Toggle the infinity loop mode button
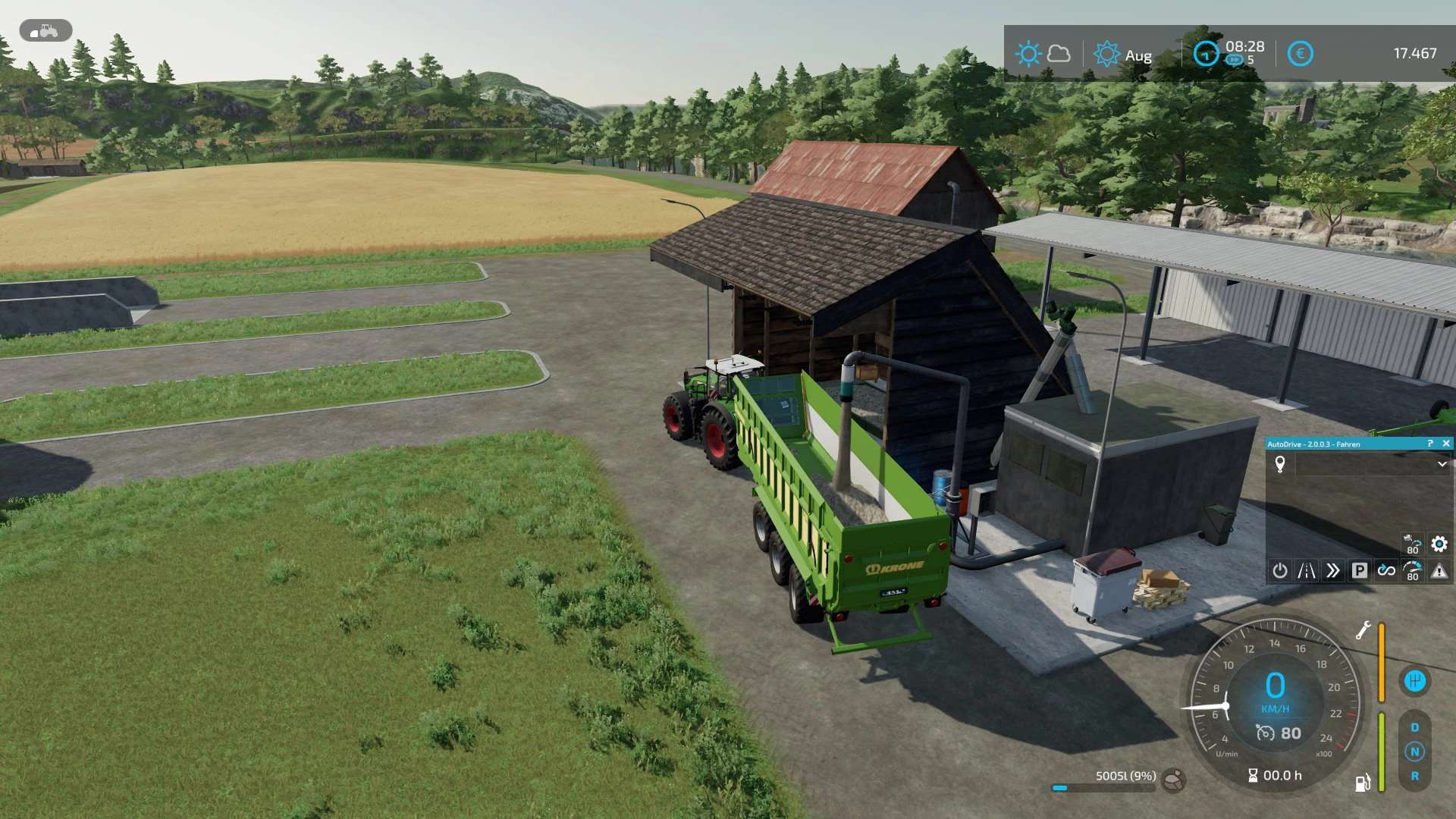Viewport: 1456px width, 819px height. pos(1386,570)
